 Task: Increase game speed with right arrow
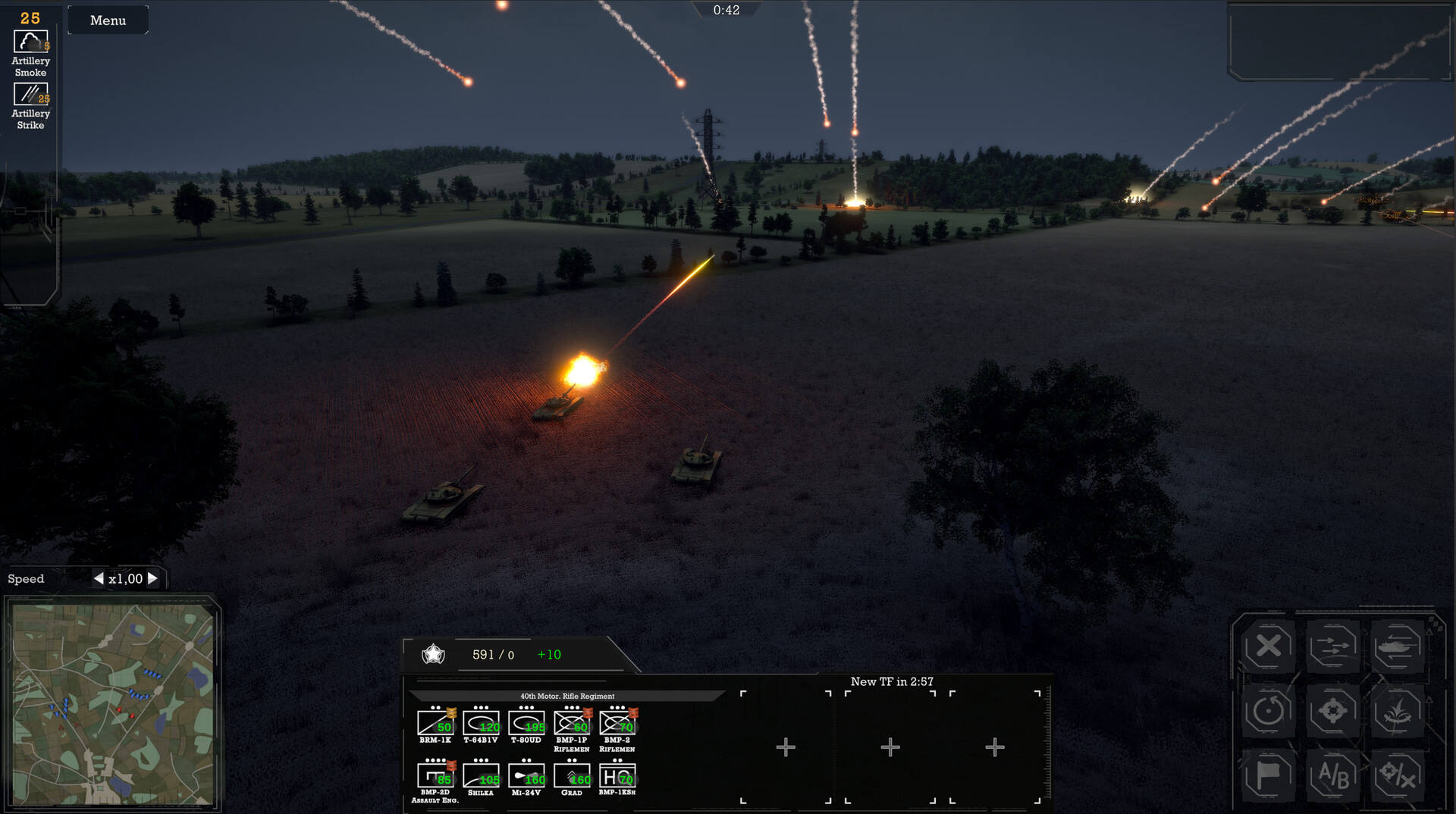[152, 579]
